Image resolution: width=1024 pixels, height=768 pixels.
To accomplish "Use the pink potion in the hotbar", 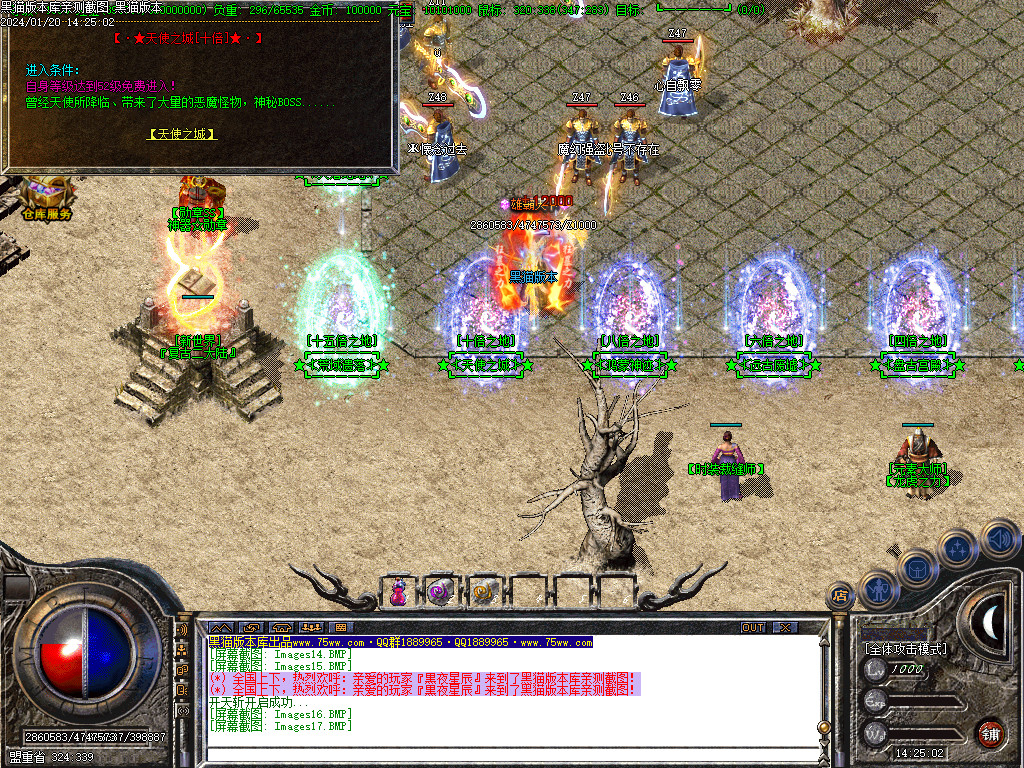I will [399, 592].
